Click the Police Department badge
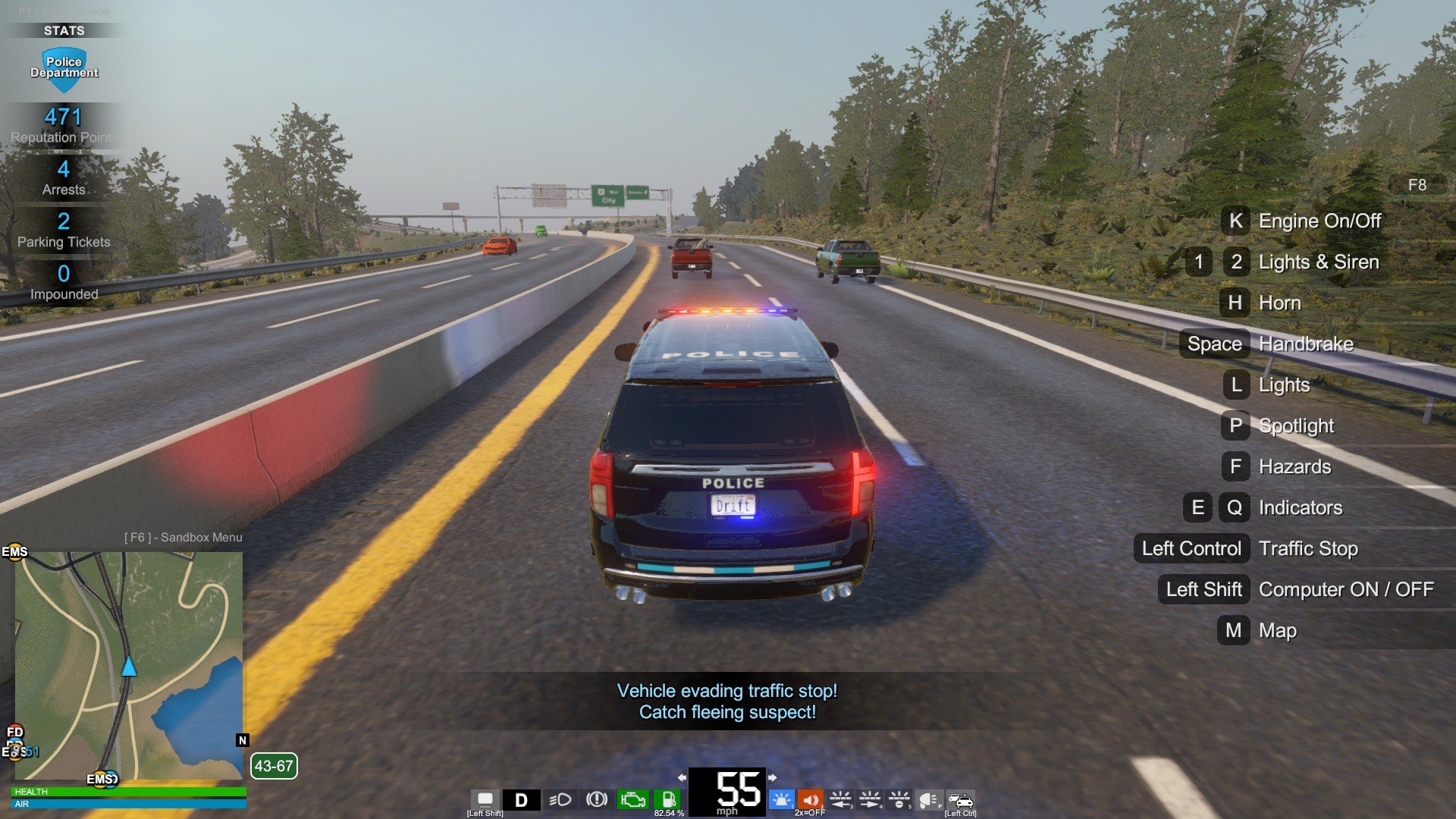 pos(64,68)
